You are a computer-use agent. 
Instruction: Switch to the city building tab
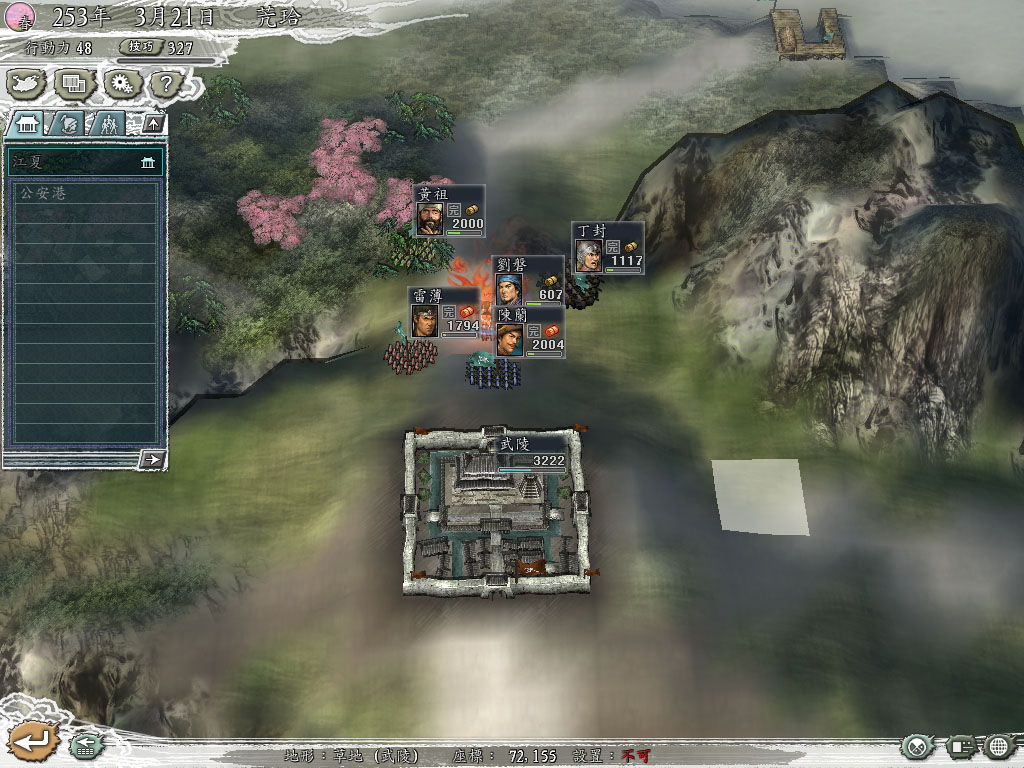tap(25, 124)
